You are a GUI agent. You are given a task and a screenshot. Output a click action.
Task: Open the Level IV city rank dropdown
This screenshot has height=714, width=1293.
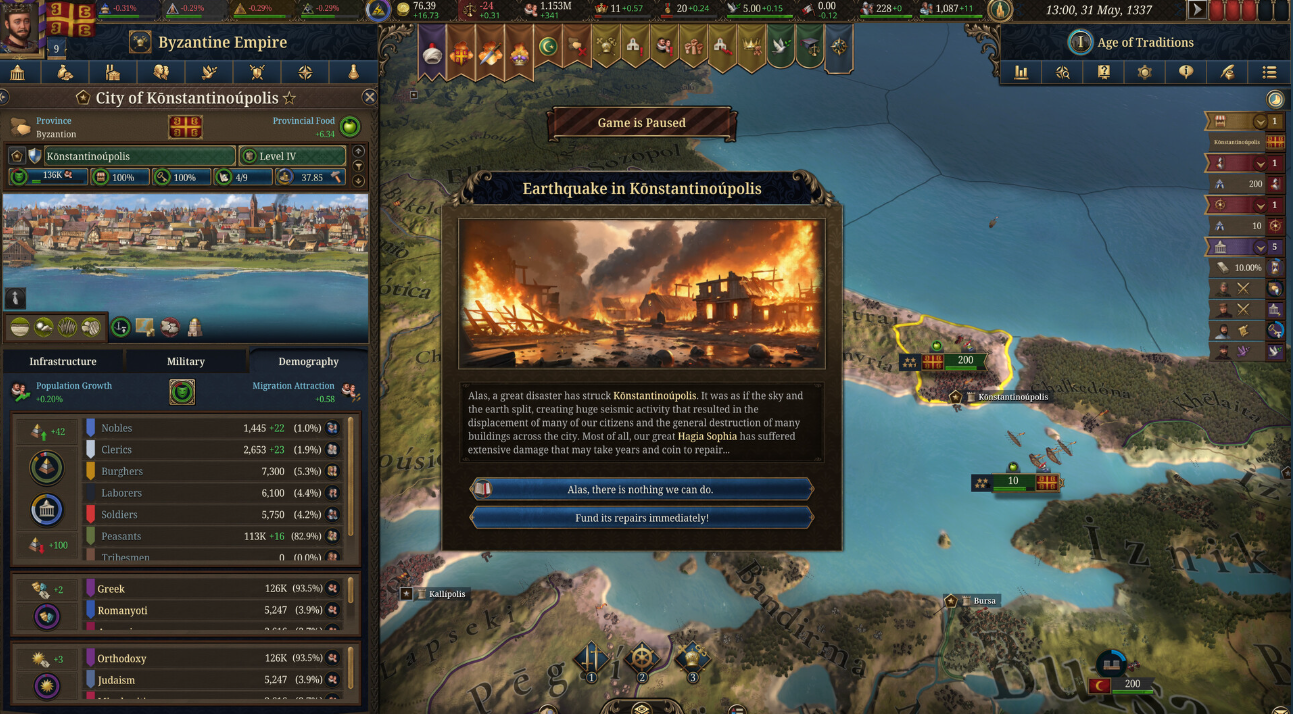292,156
